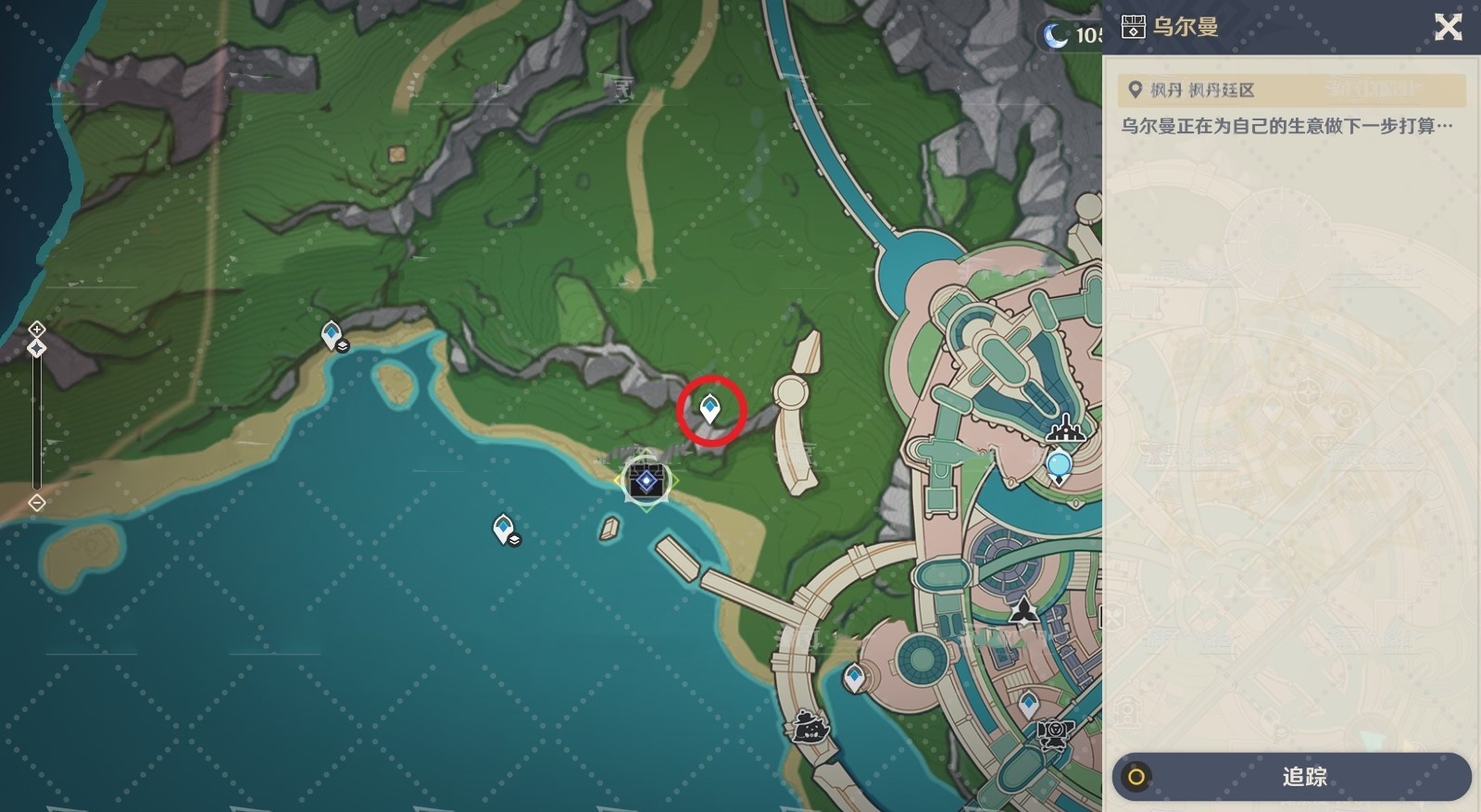
Task: Select the creature-with-hat icon by the harbor
Action: click(x=808, y=727)
